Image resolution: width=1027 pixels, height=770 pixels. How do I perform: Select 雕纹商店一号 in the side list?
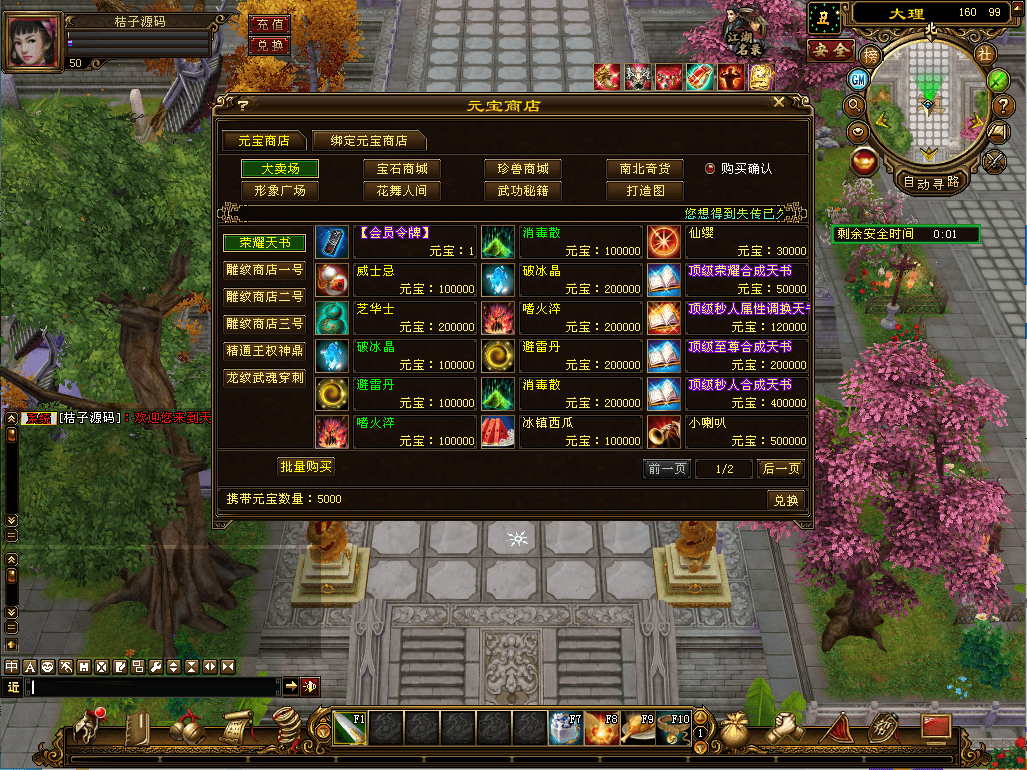click(263, 270)
